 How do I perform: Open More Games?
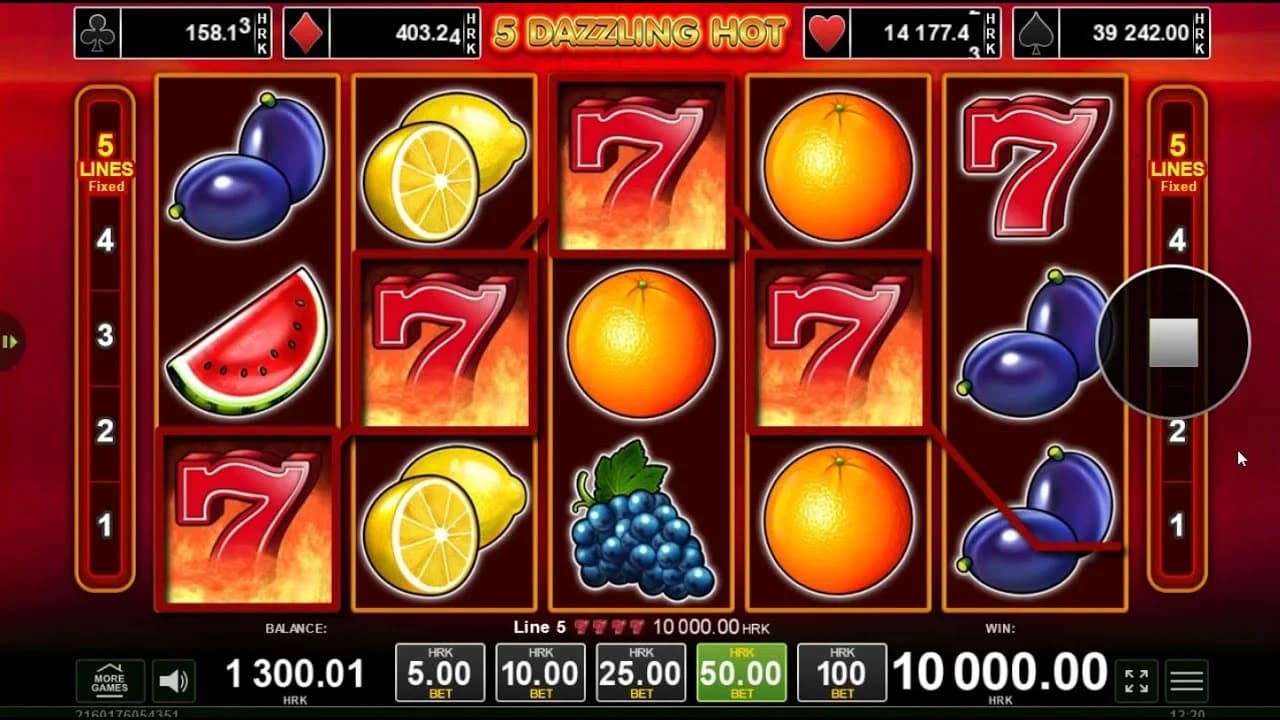pos(110,678)
